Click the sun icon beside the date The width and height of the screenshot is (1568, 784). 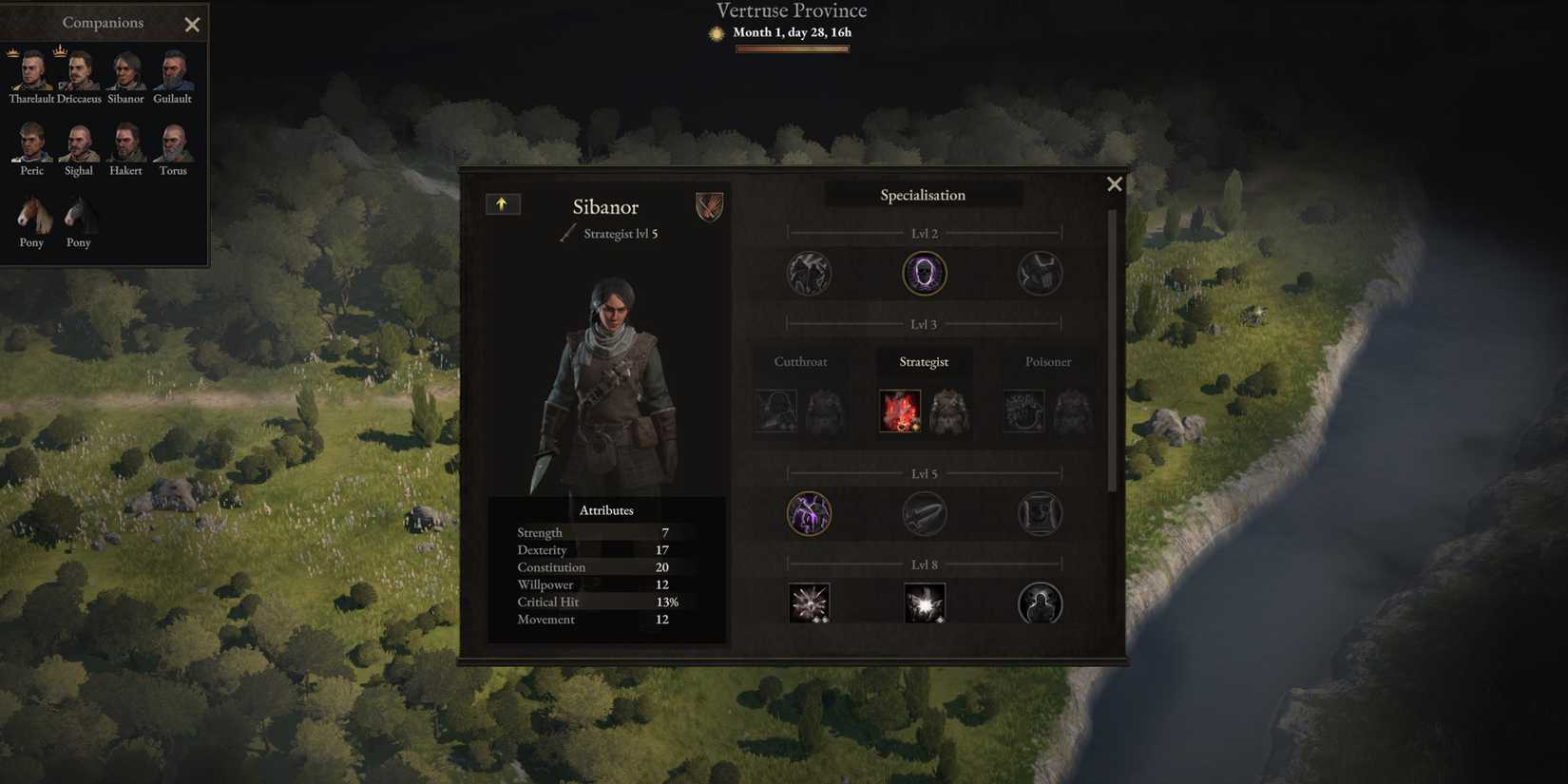tap(716, 32)
